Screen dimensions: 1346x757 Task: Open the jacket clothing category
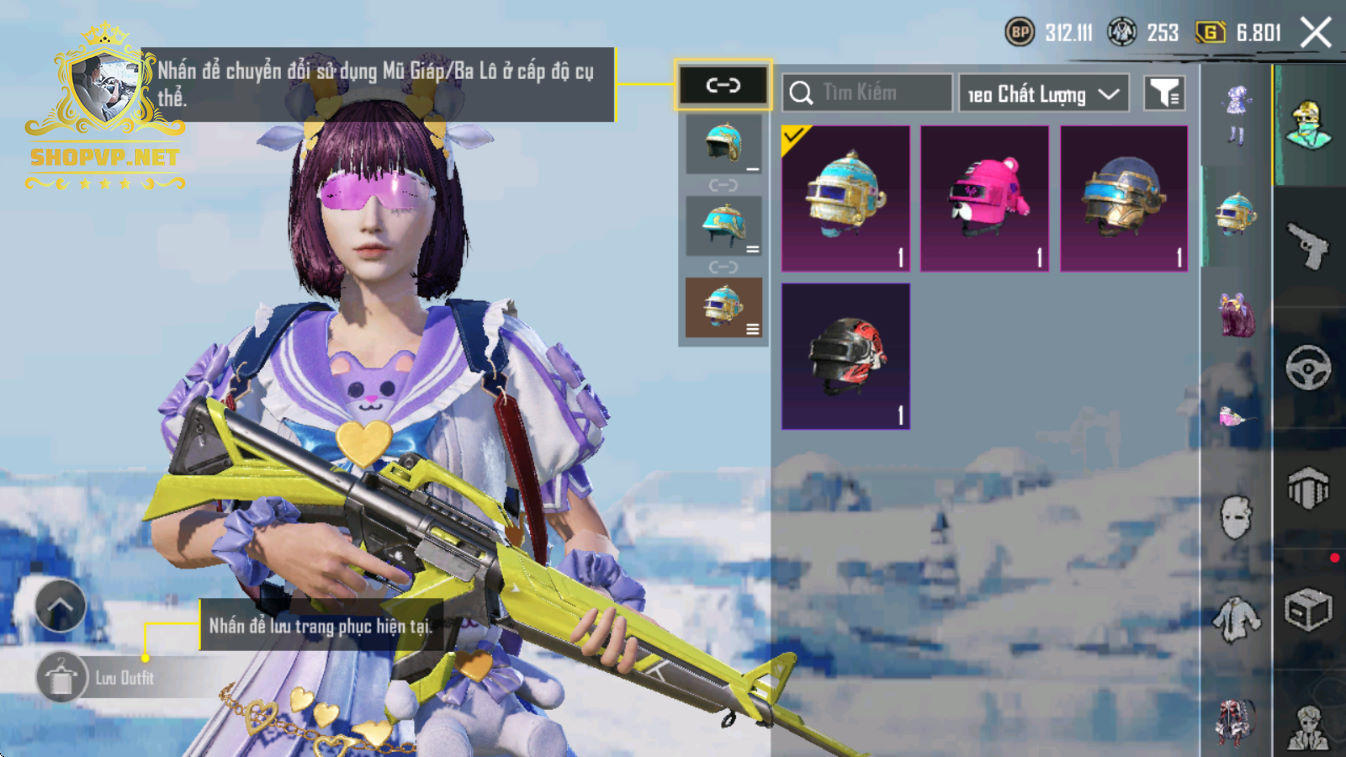pyautogui.click(x=1236, y=618)
